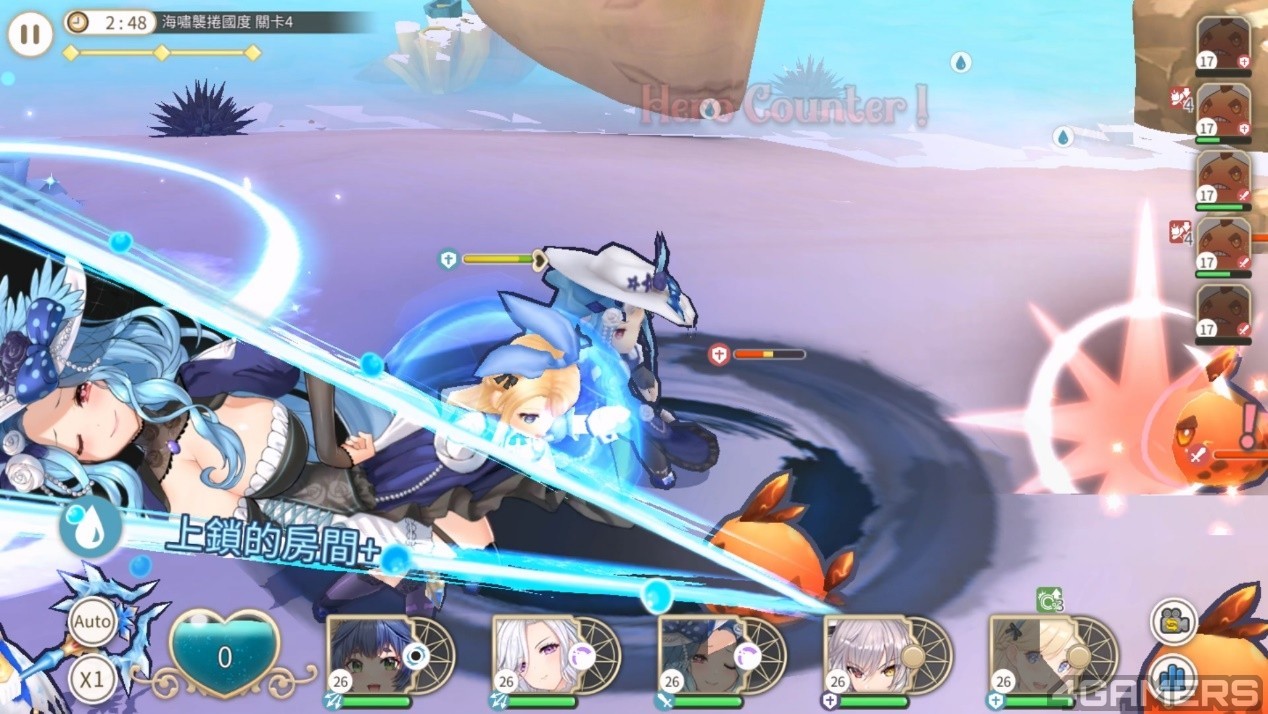Select the winking hero with polka-dot hat
This screenshot has height=714, width=1268.
click(696, 653)
